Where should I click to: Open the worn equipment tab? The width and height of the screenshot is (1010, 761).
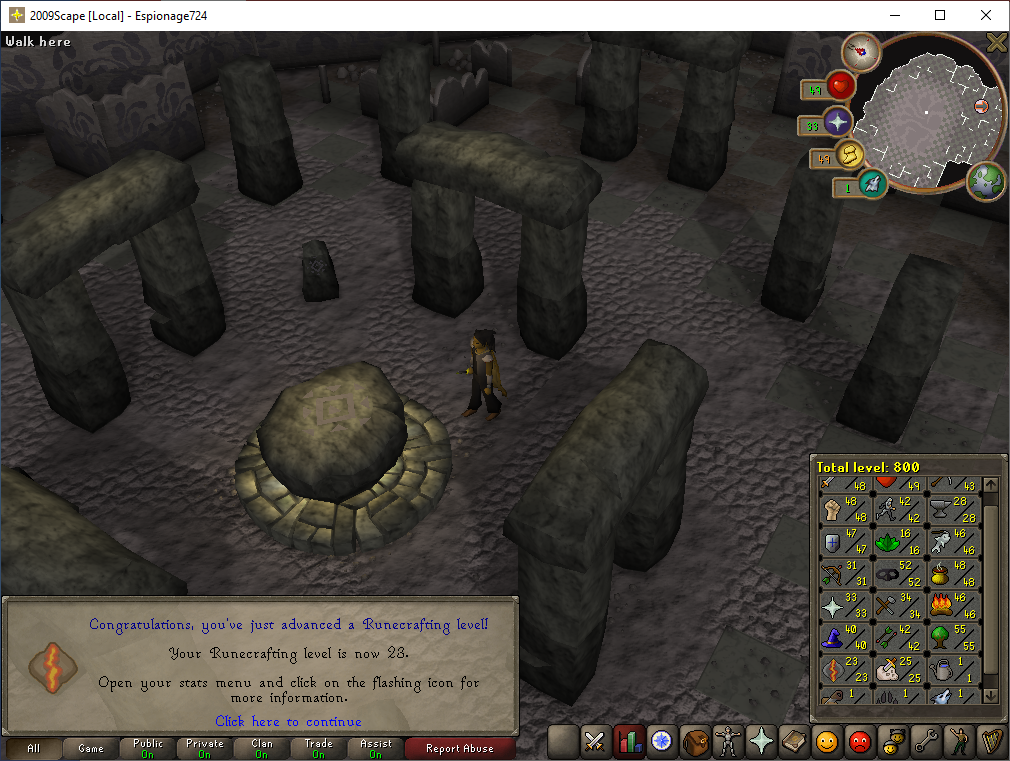pos(728,741)
